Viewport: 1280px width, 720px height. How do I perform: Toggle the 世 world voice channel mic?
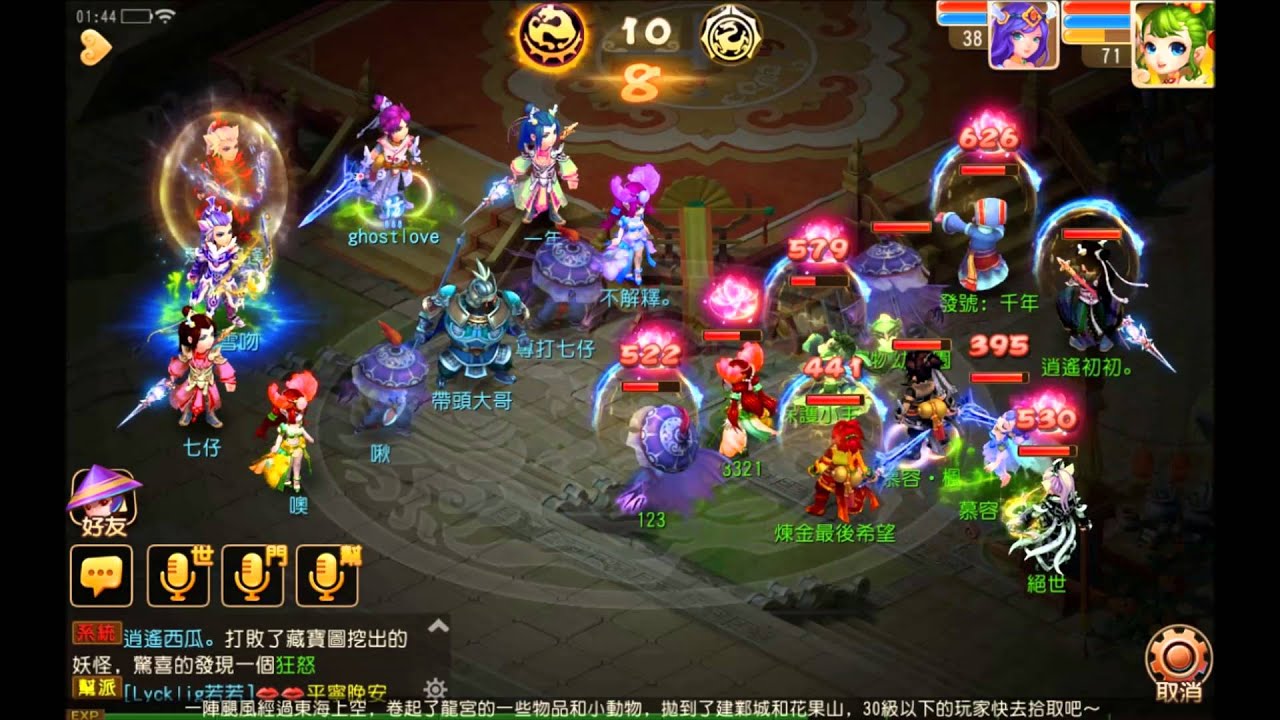pos(177,573)
